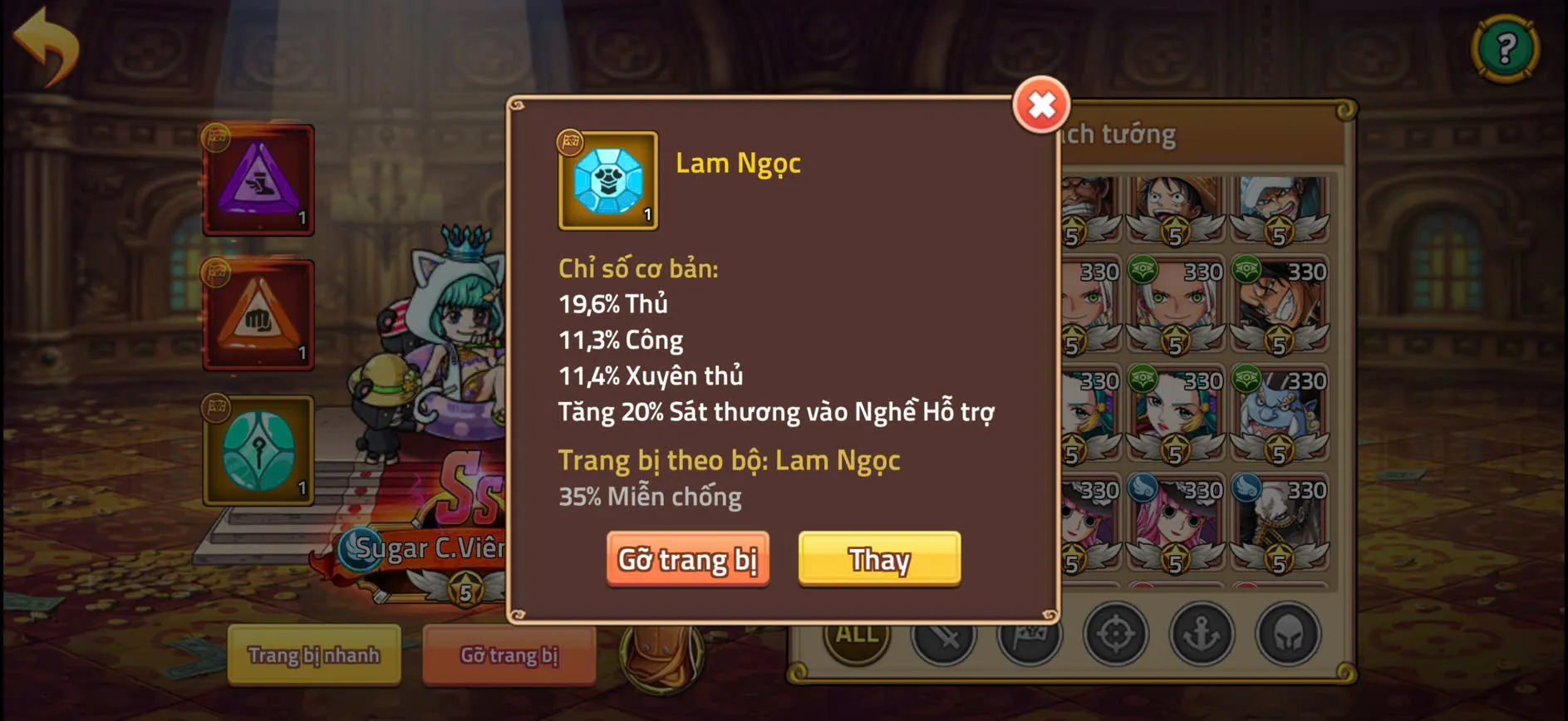Filter heroes by the ALL tab
The height and width of the screenshot is (721, 1568).
click(857, 637)
